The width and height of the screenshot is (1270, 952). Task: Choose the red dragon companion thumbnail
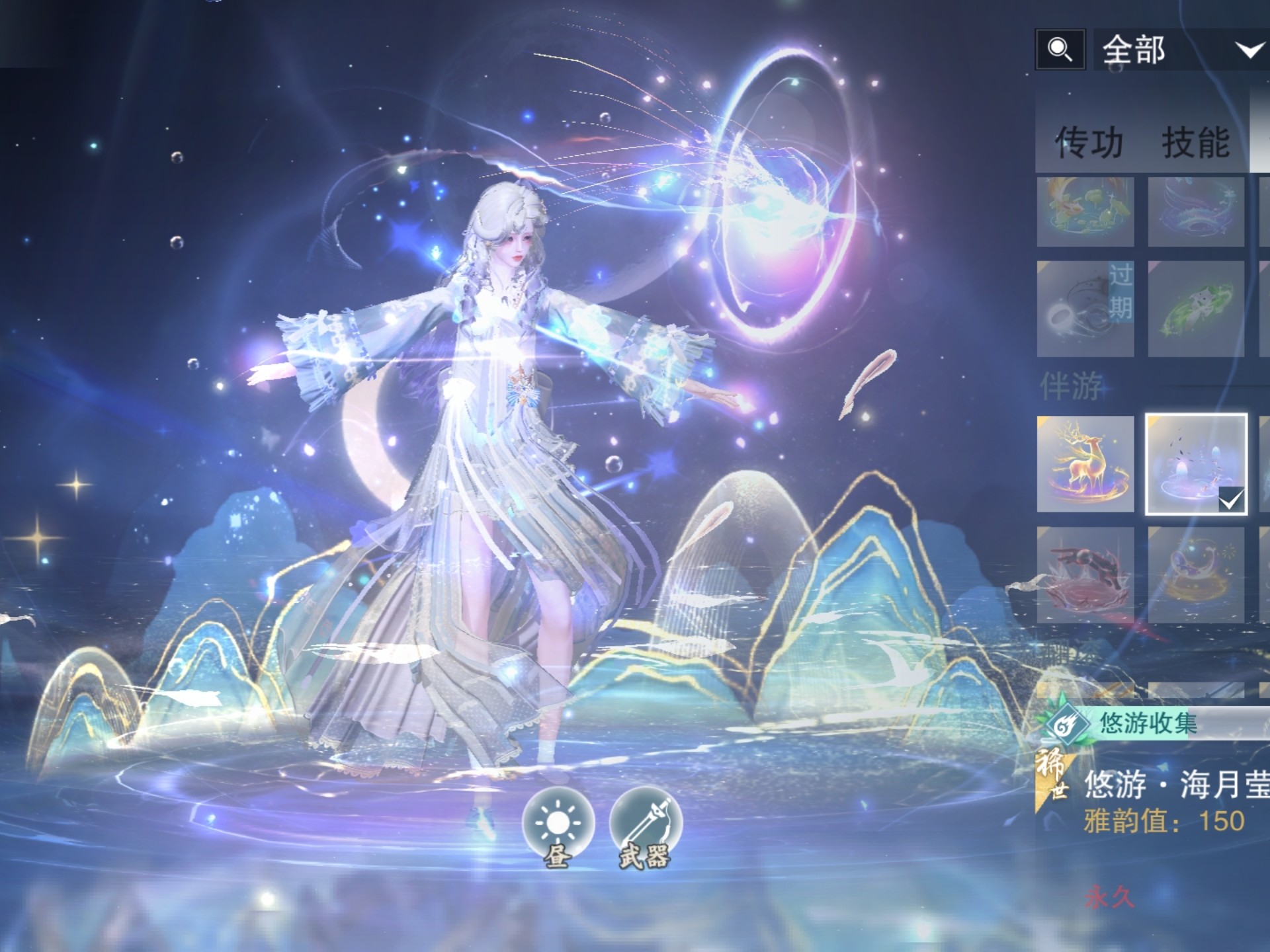coord(1085,575)
